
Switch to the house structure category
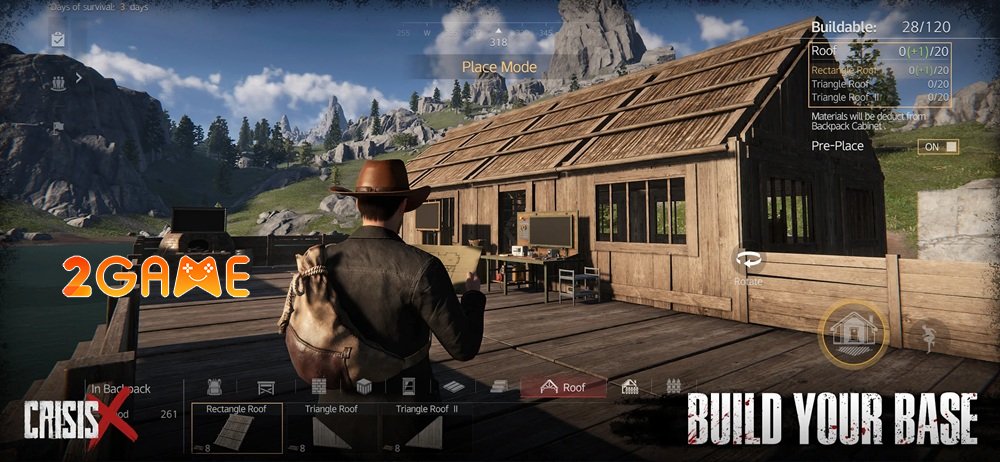click(x=630, y=387)
